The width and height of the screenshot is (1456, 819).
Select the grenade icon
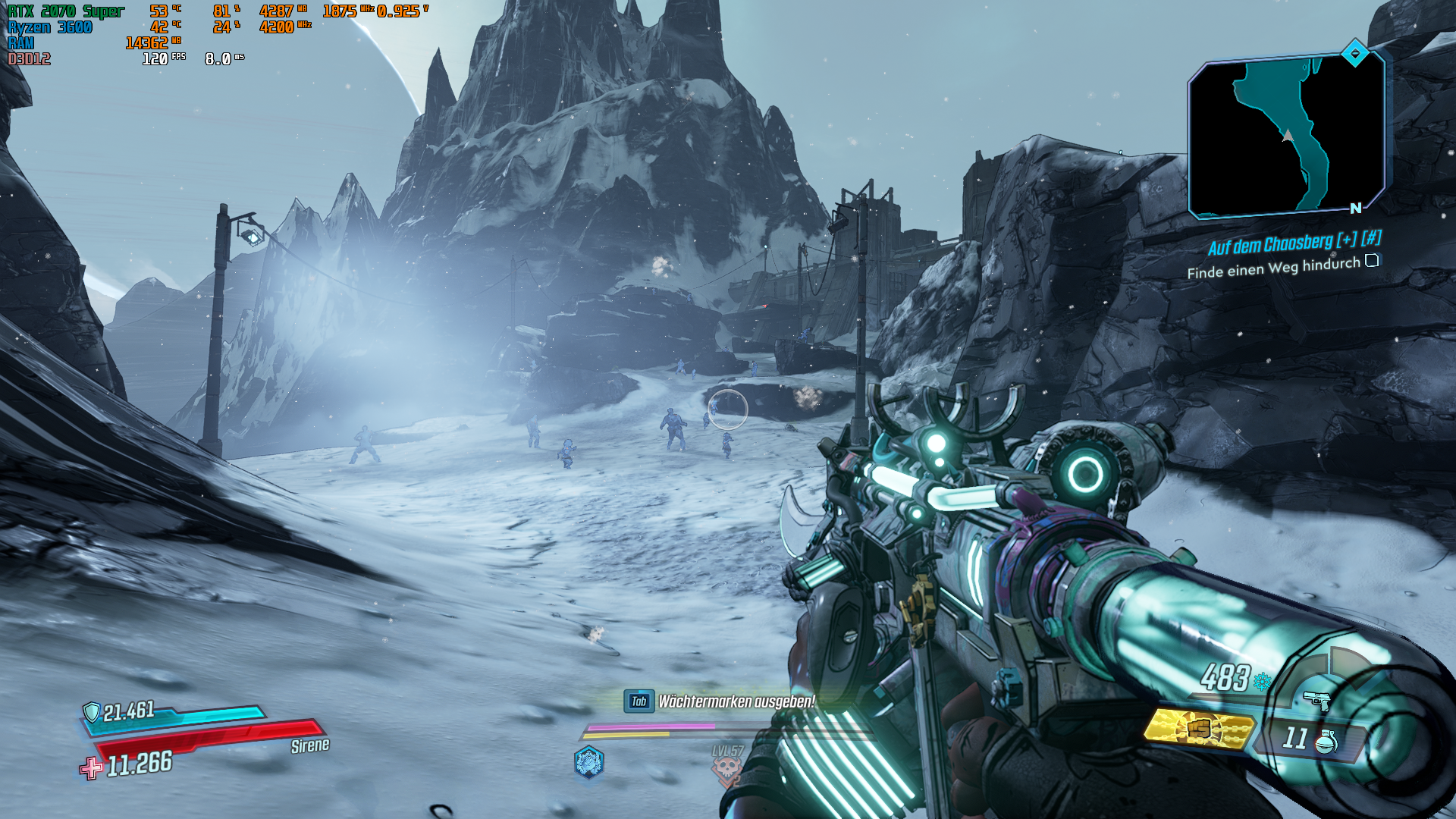coord(1326,741)
